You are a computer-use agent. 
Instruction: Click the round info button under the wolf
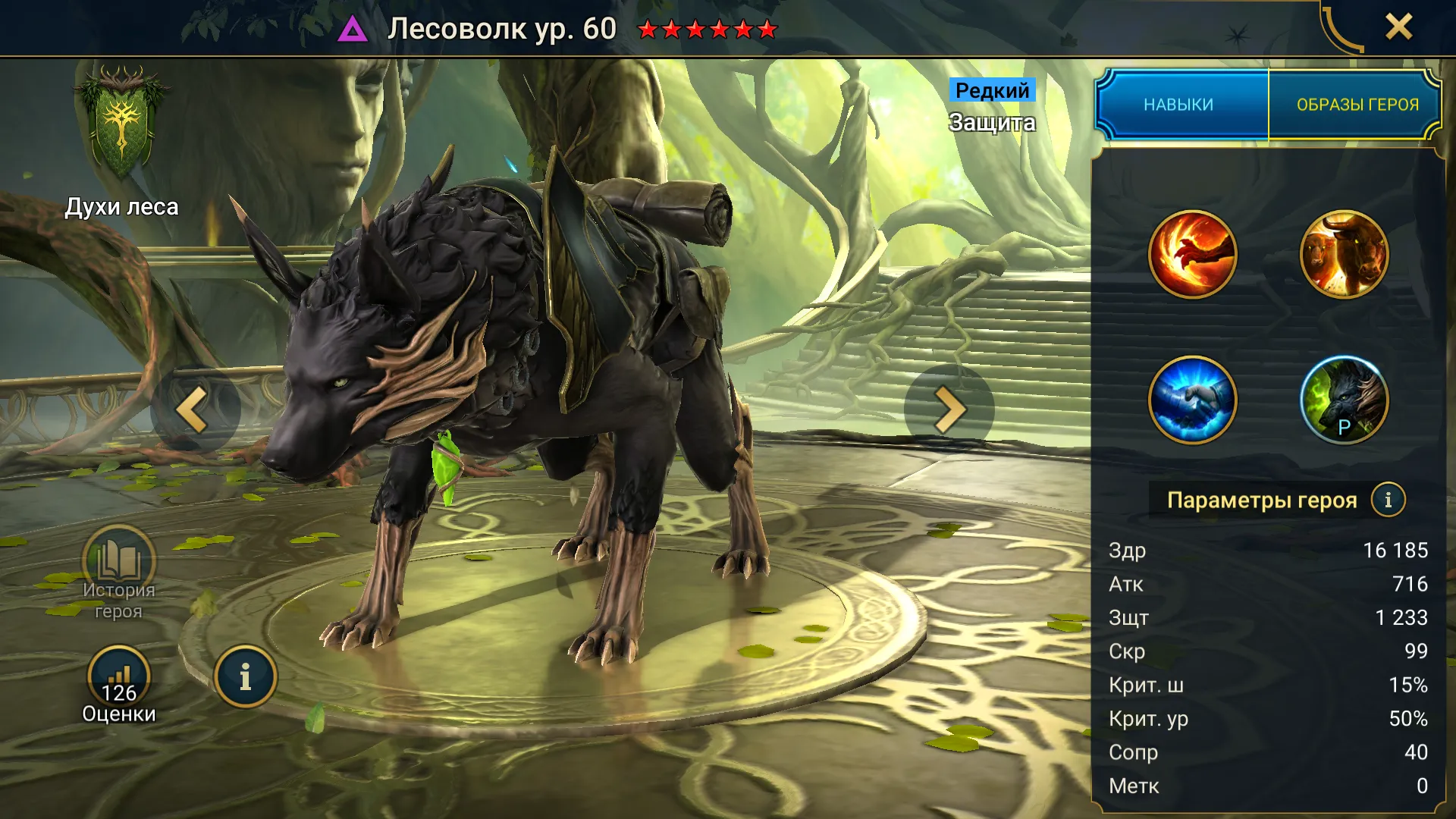(x=245, y=676)
